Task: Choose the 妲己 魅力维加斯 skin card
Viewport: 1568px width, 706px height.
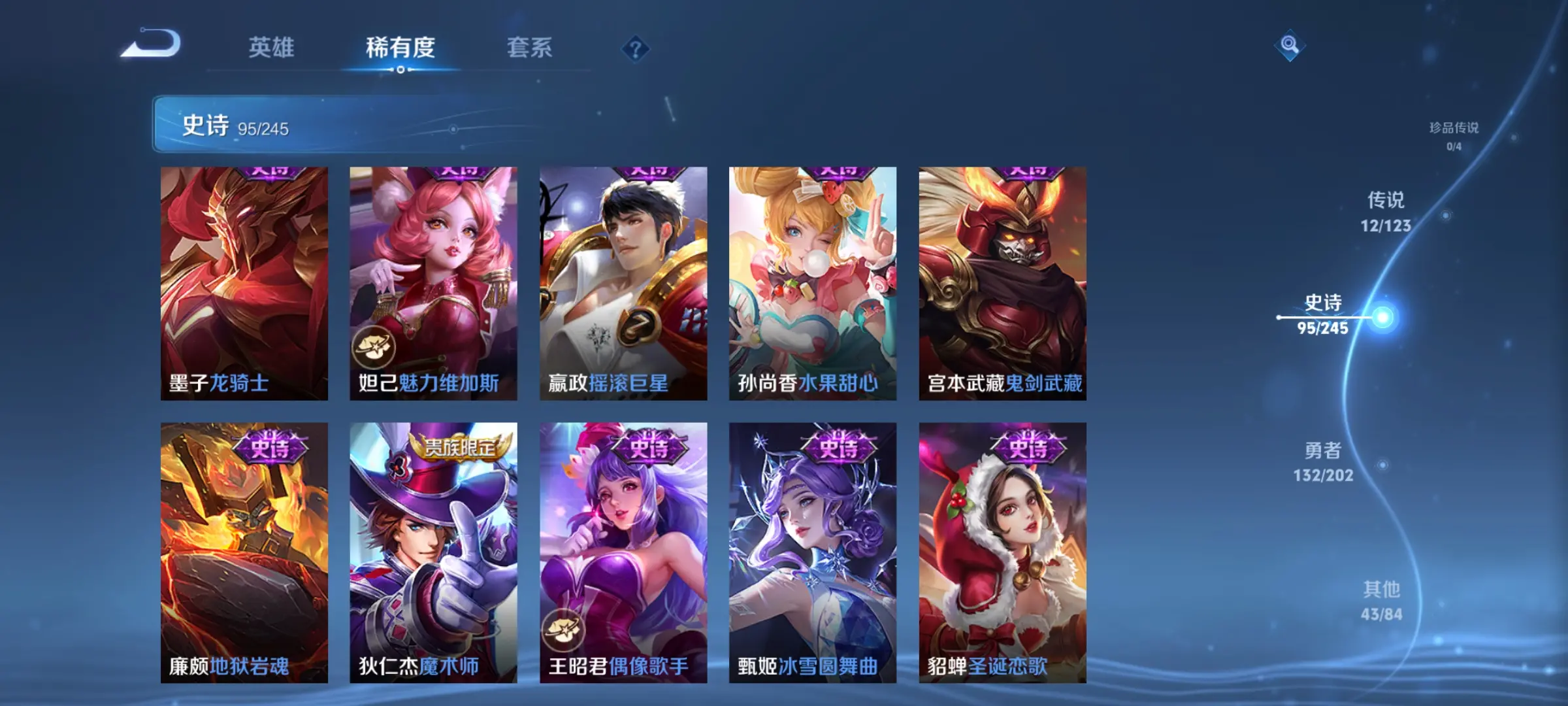Action: click(x=433, y=283)
